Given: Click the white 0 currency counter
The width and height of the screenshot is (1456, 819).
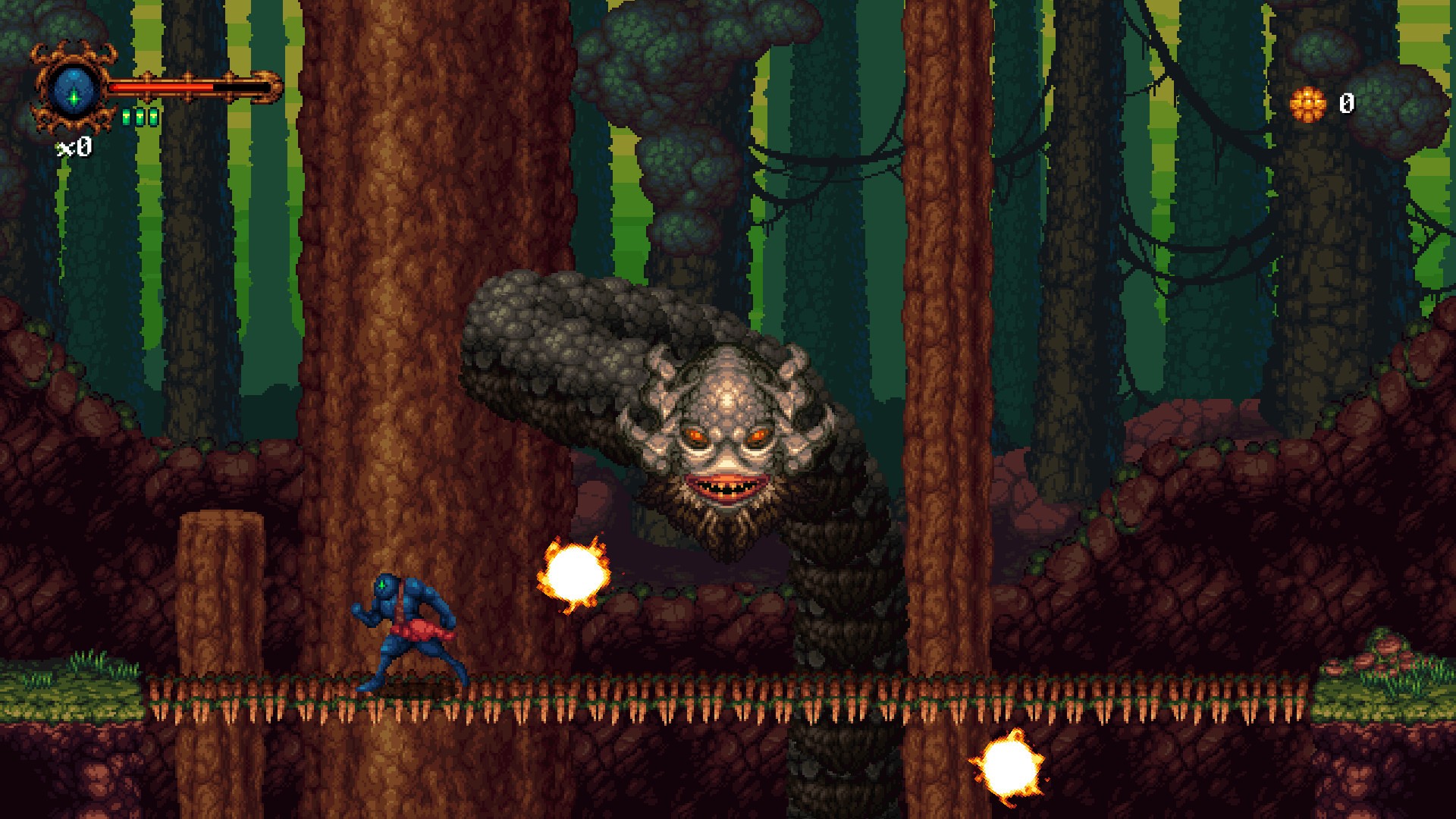Looking at the screenshot, I should 1348,104.
